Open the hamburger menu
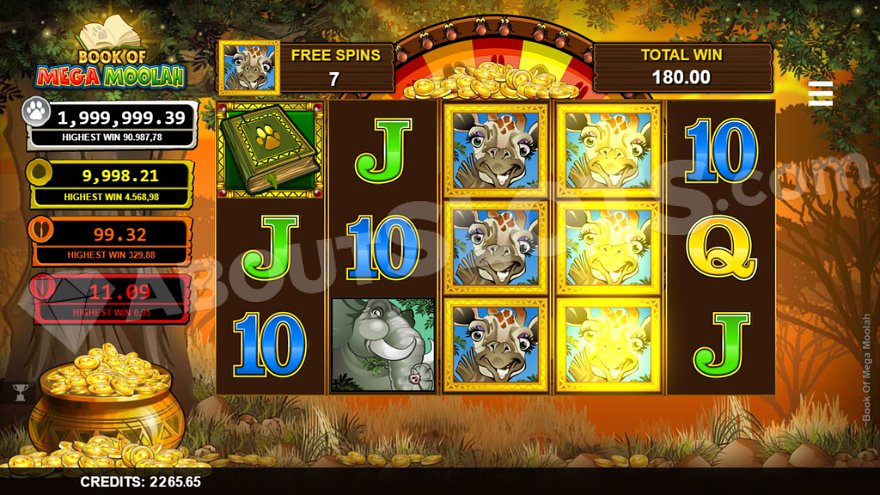Screen dimensions: 880x495 click(x=821, y=93)
